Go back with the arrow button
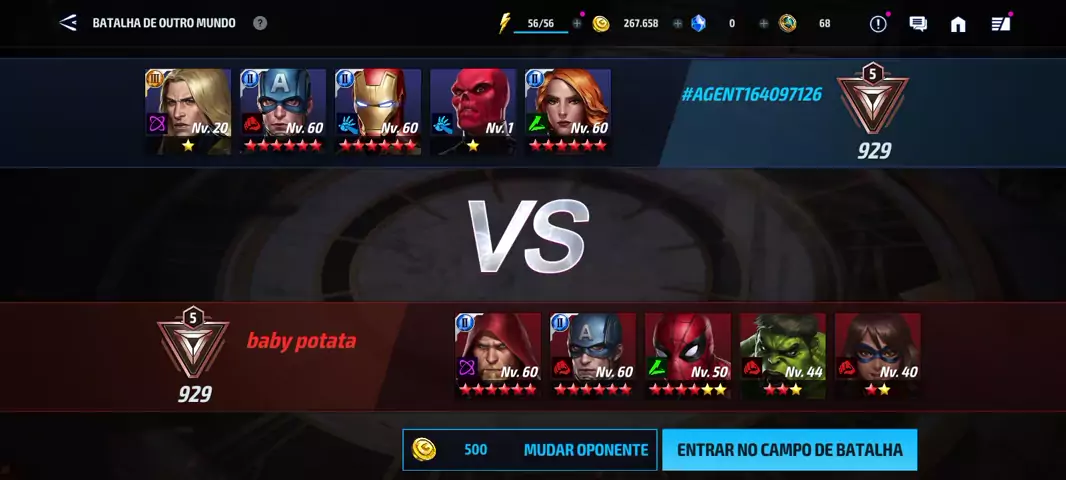The height and width of the screenshot is (480, 1066). [x=68, y=22]
